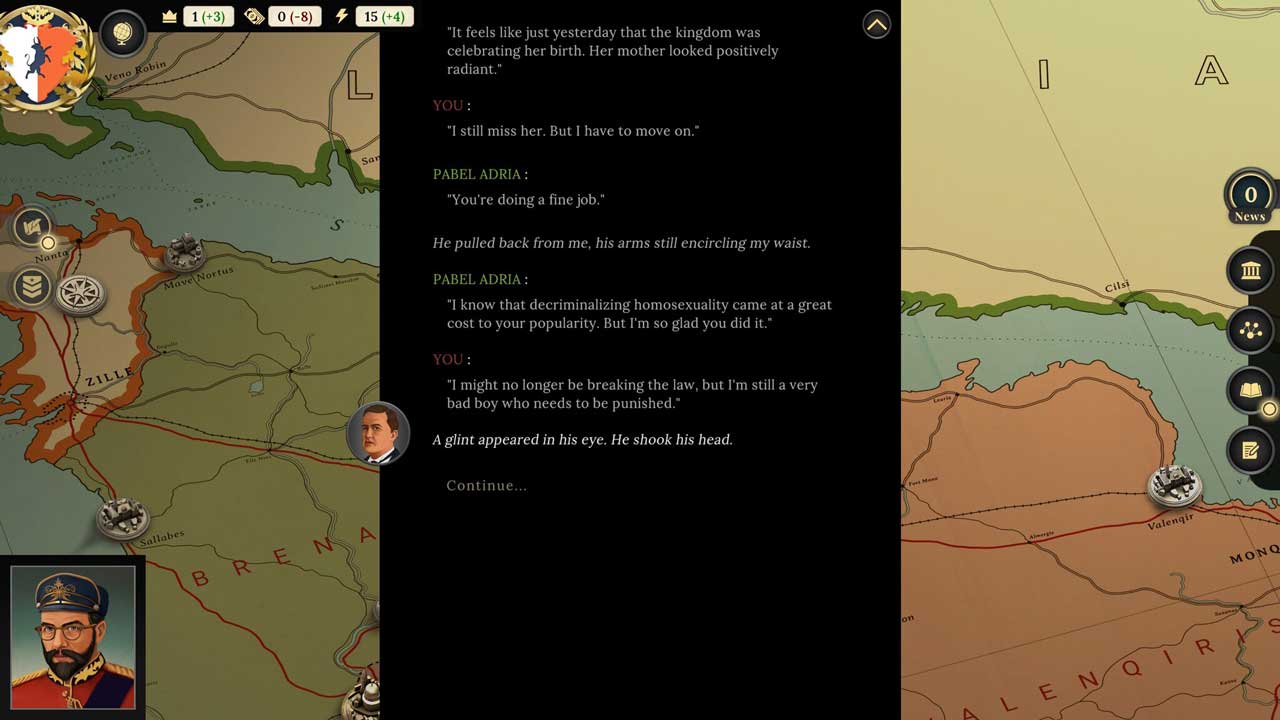The width and height of the screenshot is (1280, 720).
Task: Select the Valenqir city marker
Action: coord(1173,486)
